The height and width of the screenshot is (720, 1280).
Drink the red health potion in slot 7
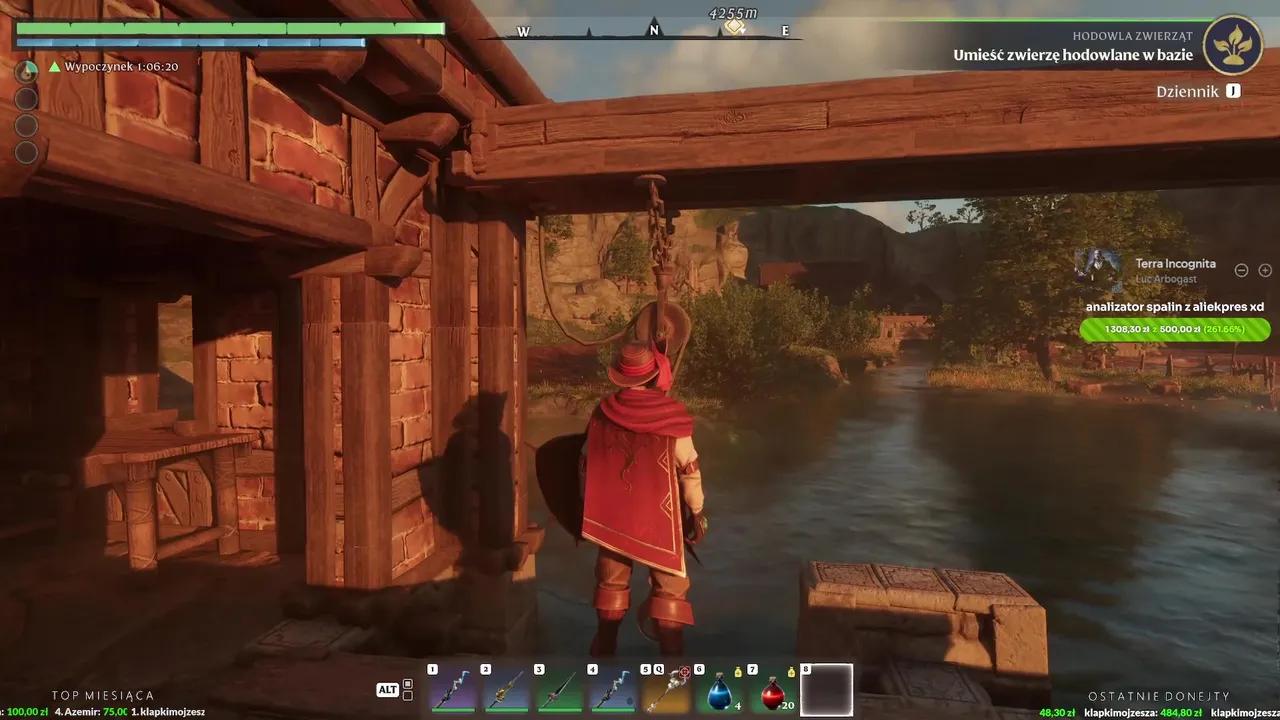pos(773,692)
